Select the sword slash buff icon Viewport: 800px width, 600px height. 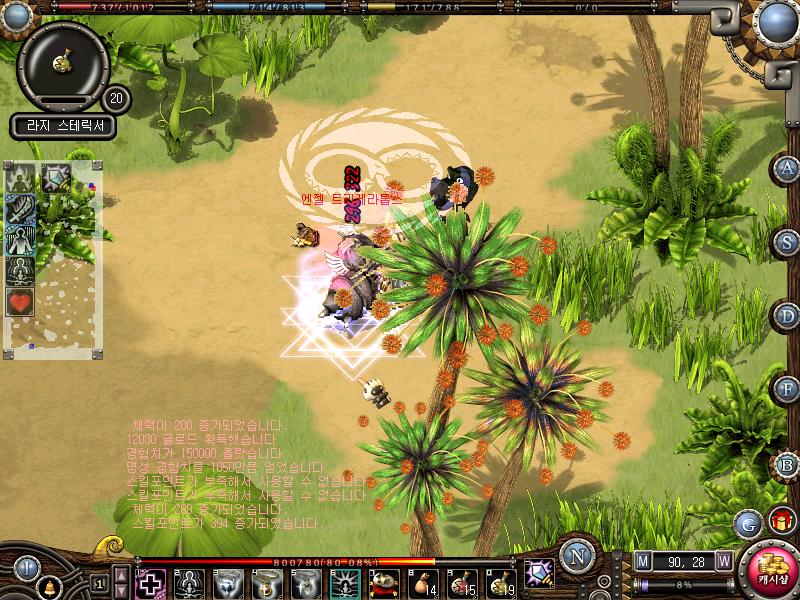point(21,210)
